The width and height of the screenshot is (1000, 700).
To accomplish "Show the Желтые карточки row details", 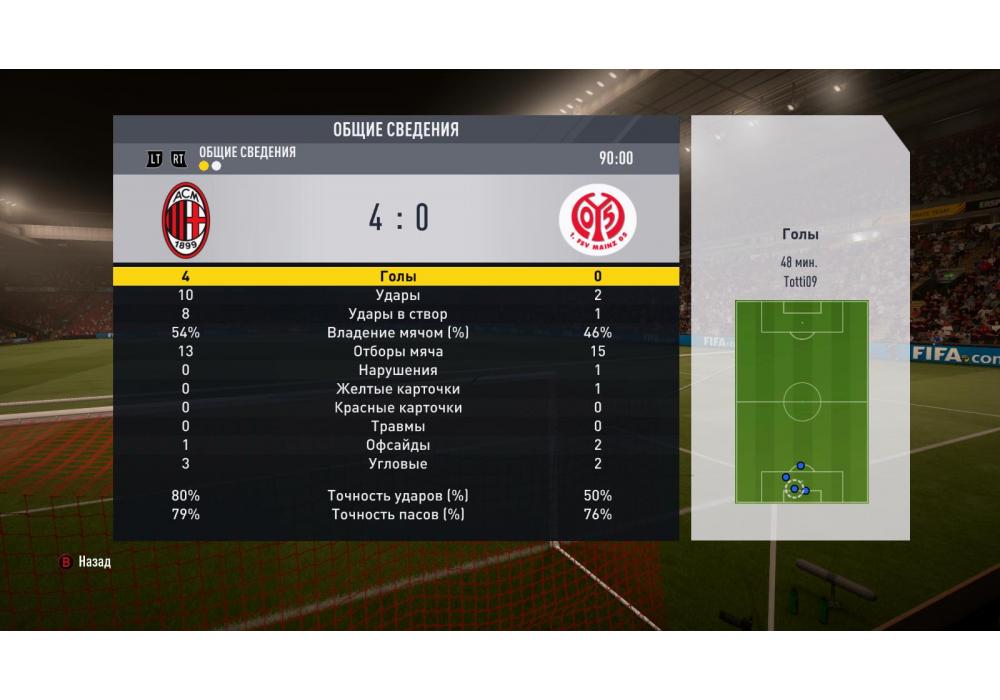I will click(x=397, y=389).
